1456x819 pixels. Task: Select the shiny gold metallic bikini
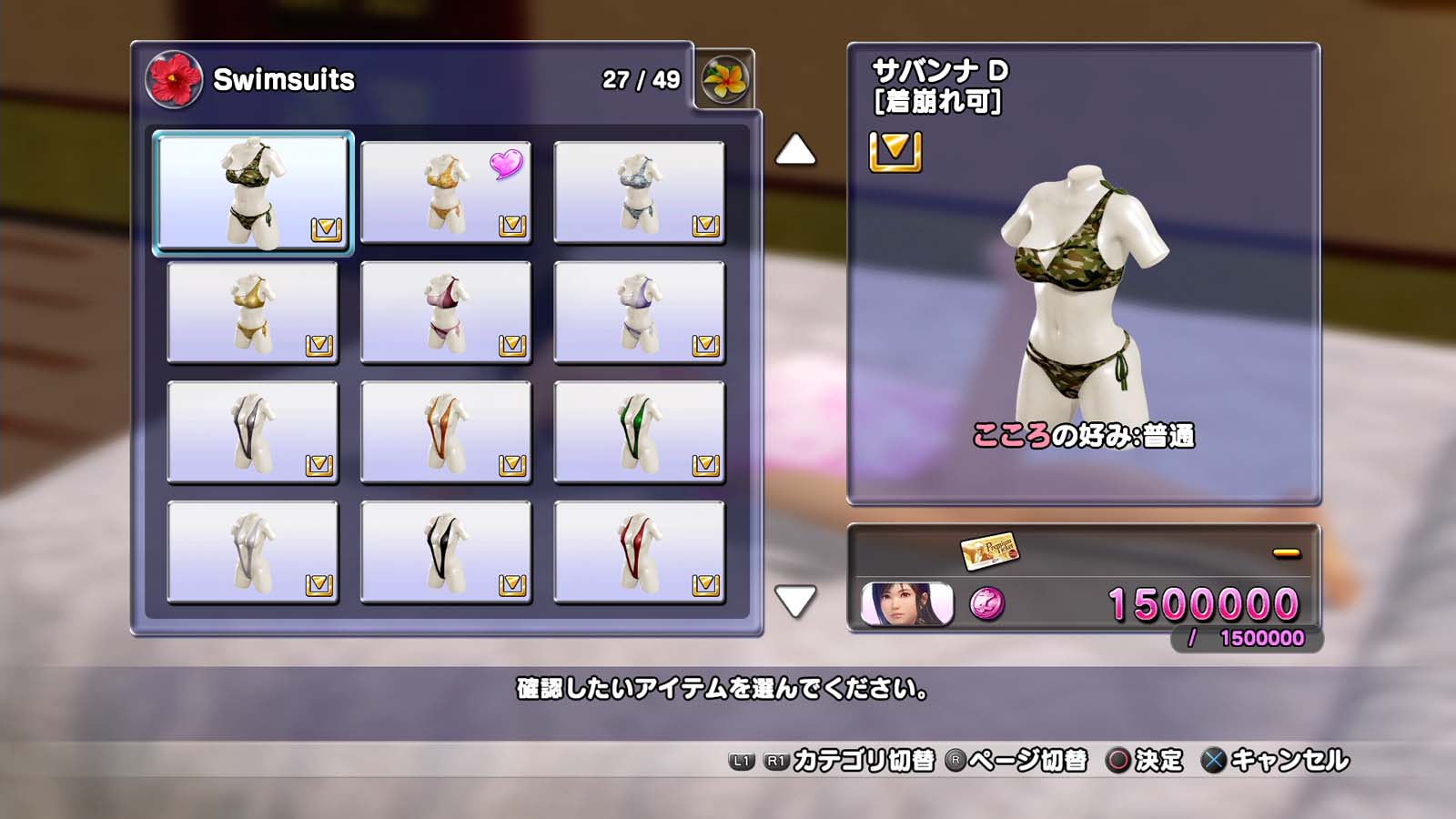click(x=253, y=312)
